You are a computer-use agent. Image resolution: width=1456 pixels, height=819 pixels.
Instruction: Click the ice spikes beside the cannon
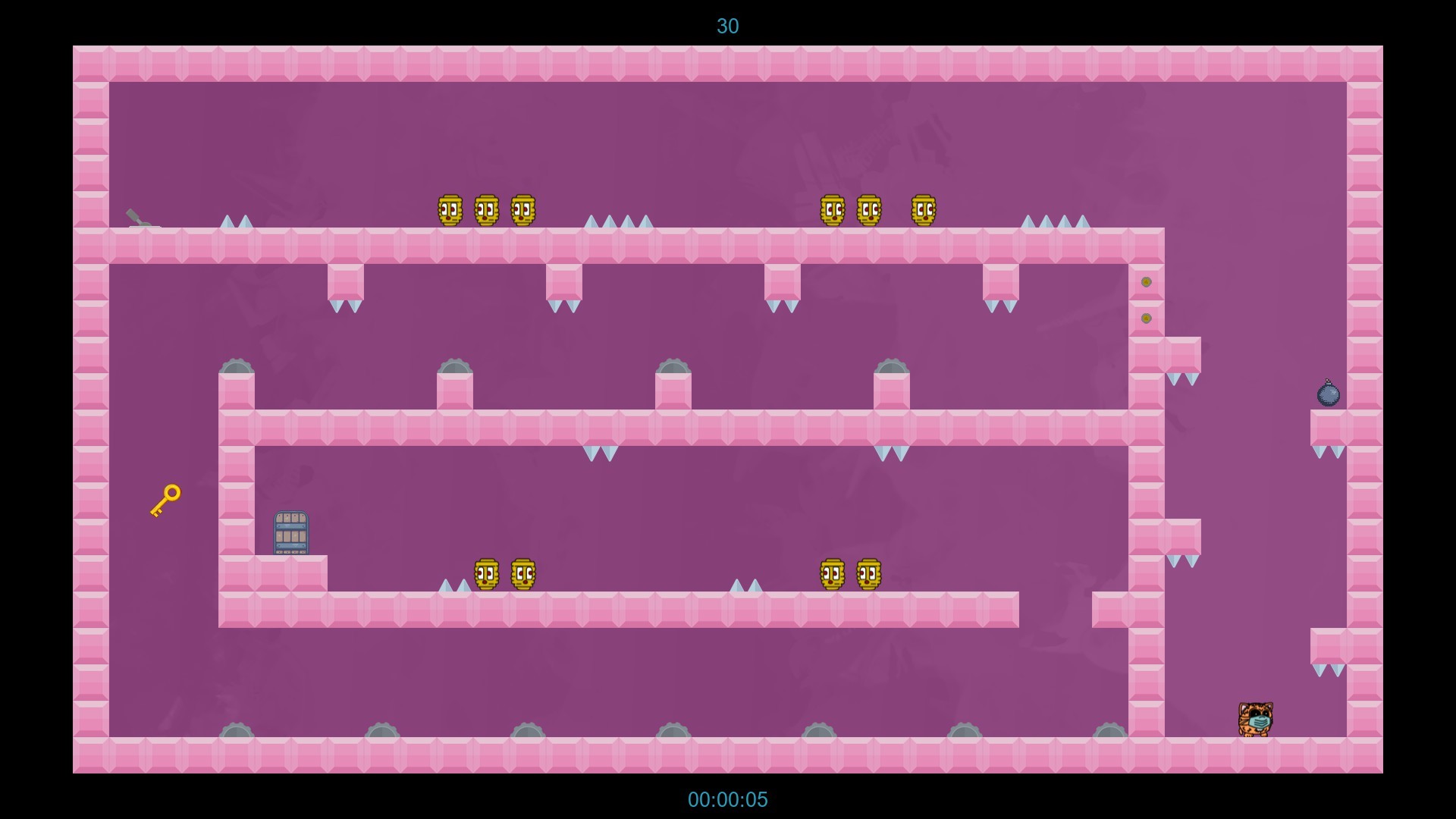[236, 222]
